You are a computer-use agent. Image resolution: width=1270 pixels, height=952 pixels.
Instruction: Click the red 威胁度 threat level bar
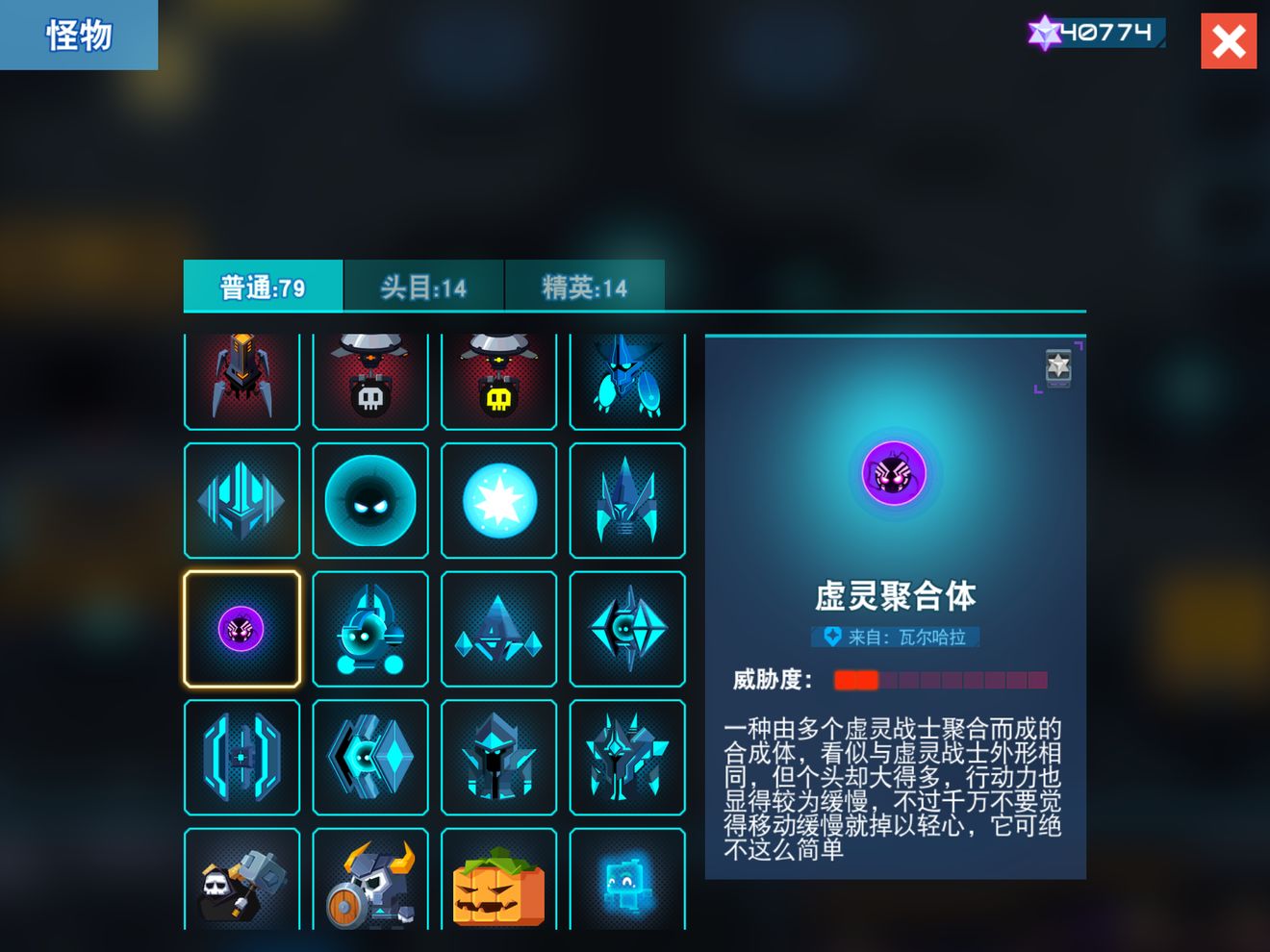855,680
